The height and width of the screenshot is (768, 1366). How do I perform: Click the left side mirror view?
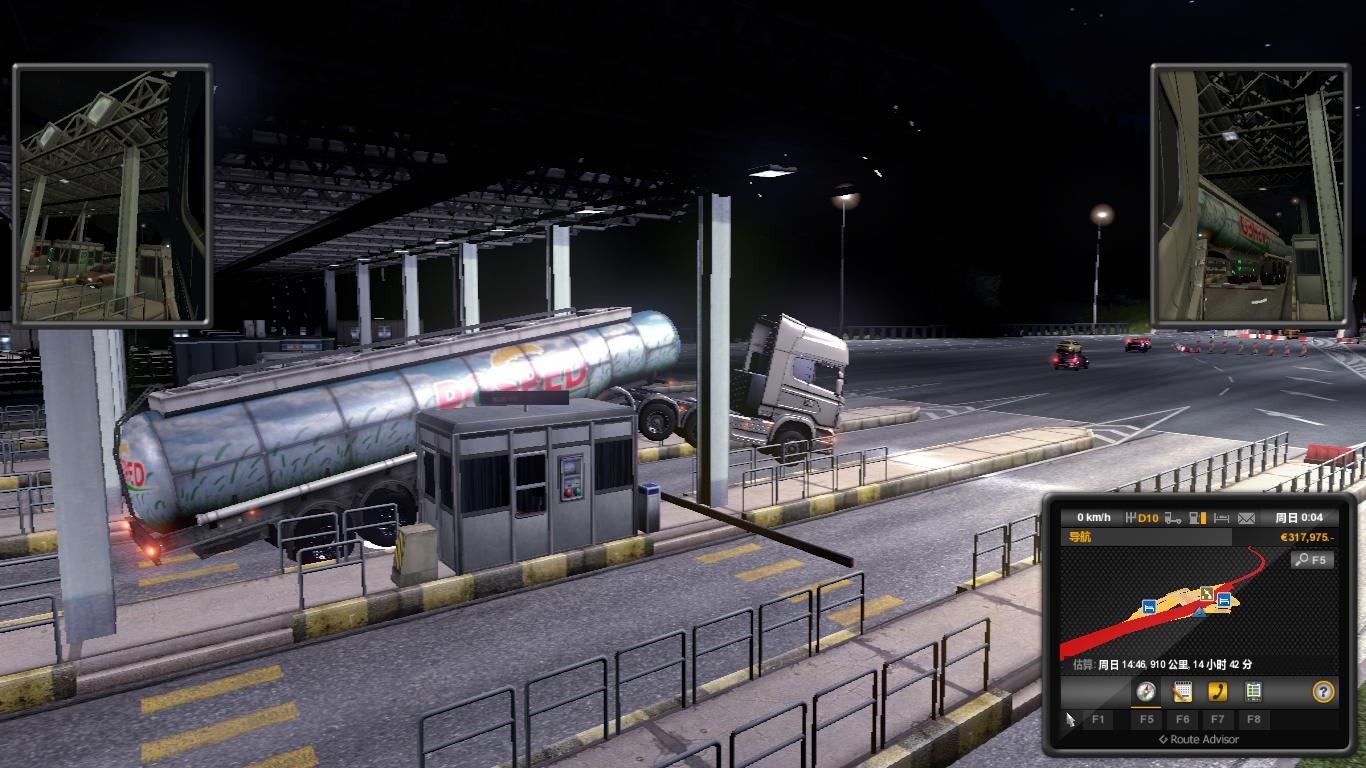111,195
